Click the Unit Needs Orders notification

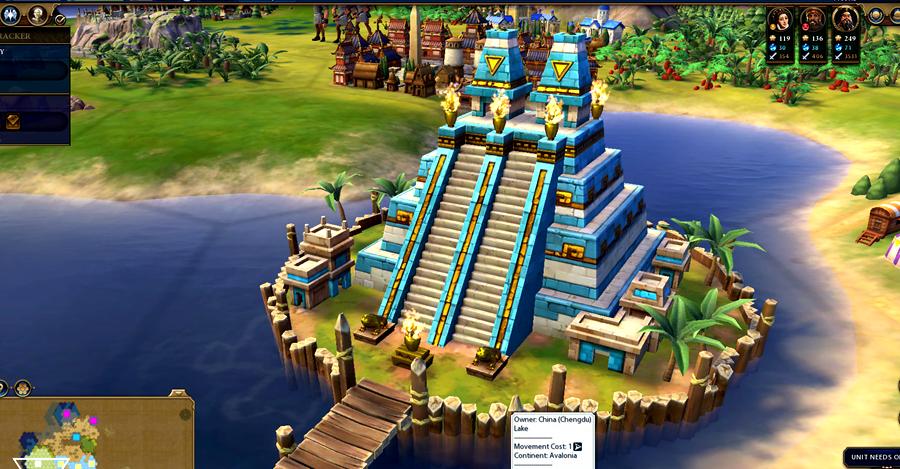[x=872, y=457]
